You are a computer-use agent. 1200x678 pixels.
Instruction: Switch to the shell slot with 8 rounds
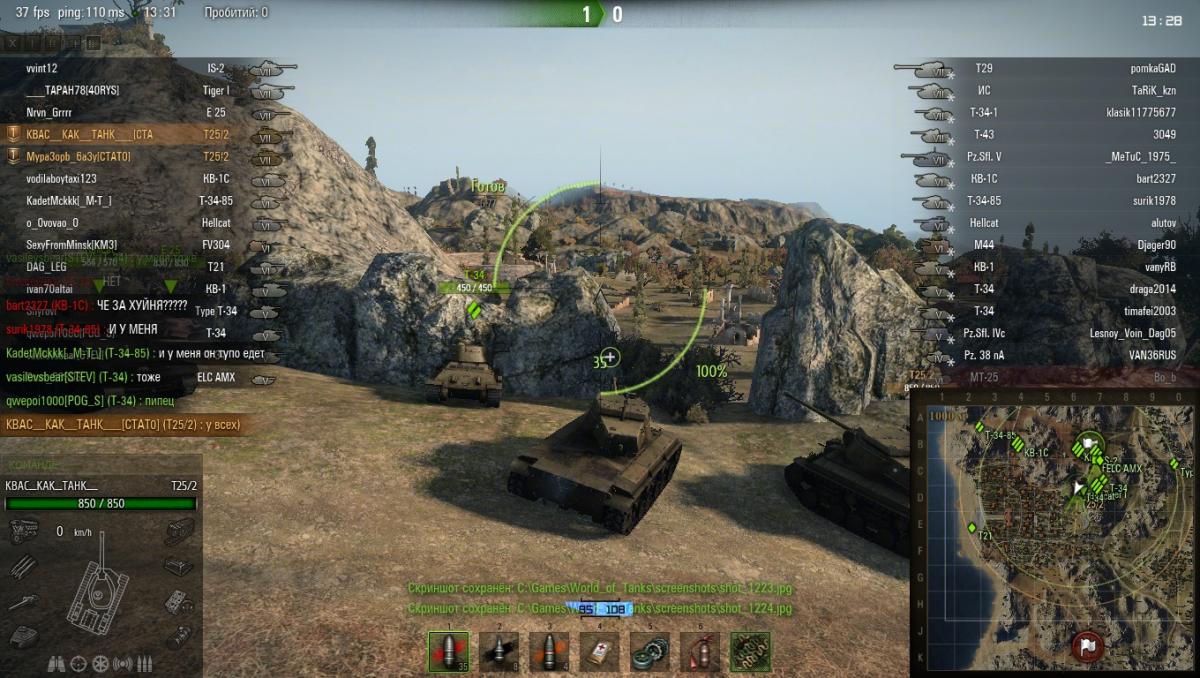click(x=498, y=651)
